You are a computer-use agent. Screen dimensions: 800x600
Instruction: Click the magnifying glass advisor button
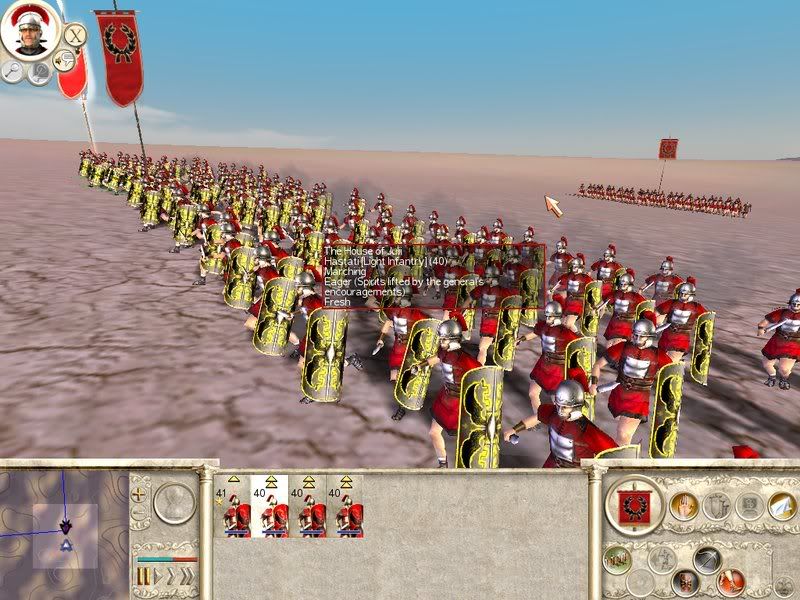(14, 71)
